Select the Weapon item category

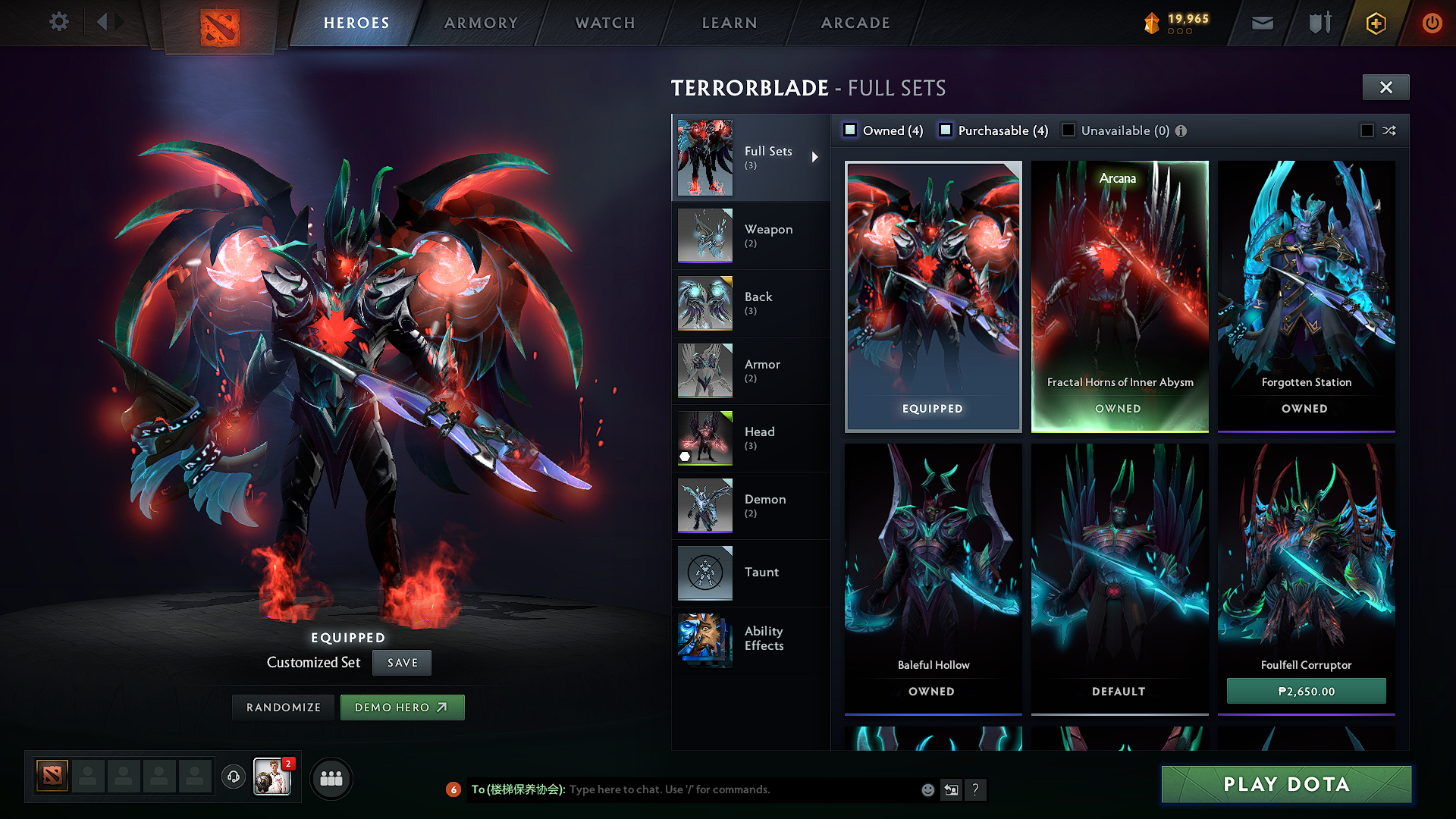pyautogui.click(x=750, y=236)
